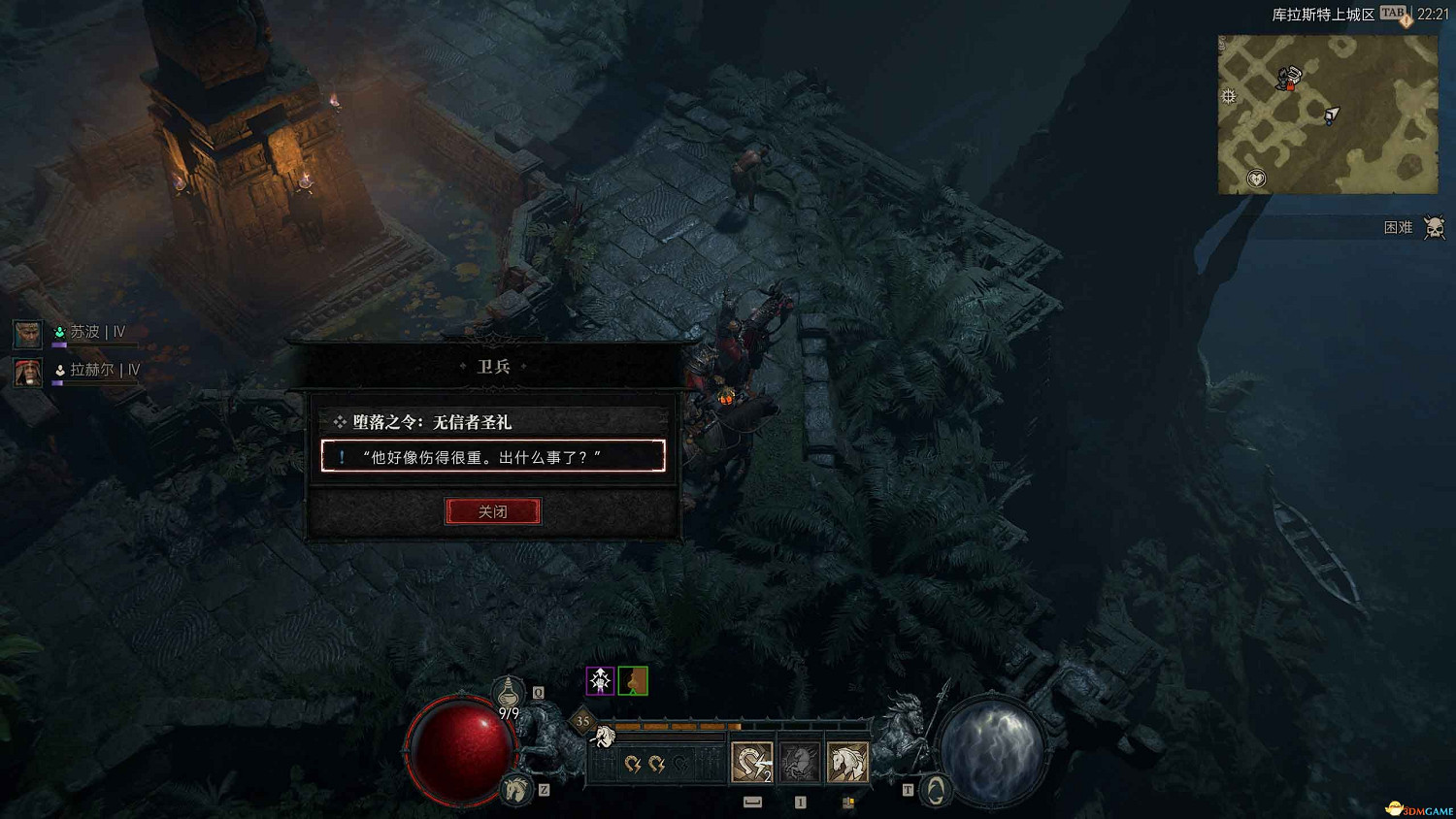Click the horse head icon beside the XP bar
This screenshot has height=819, width=1456.
click(x=606, y=737)
